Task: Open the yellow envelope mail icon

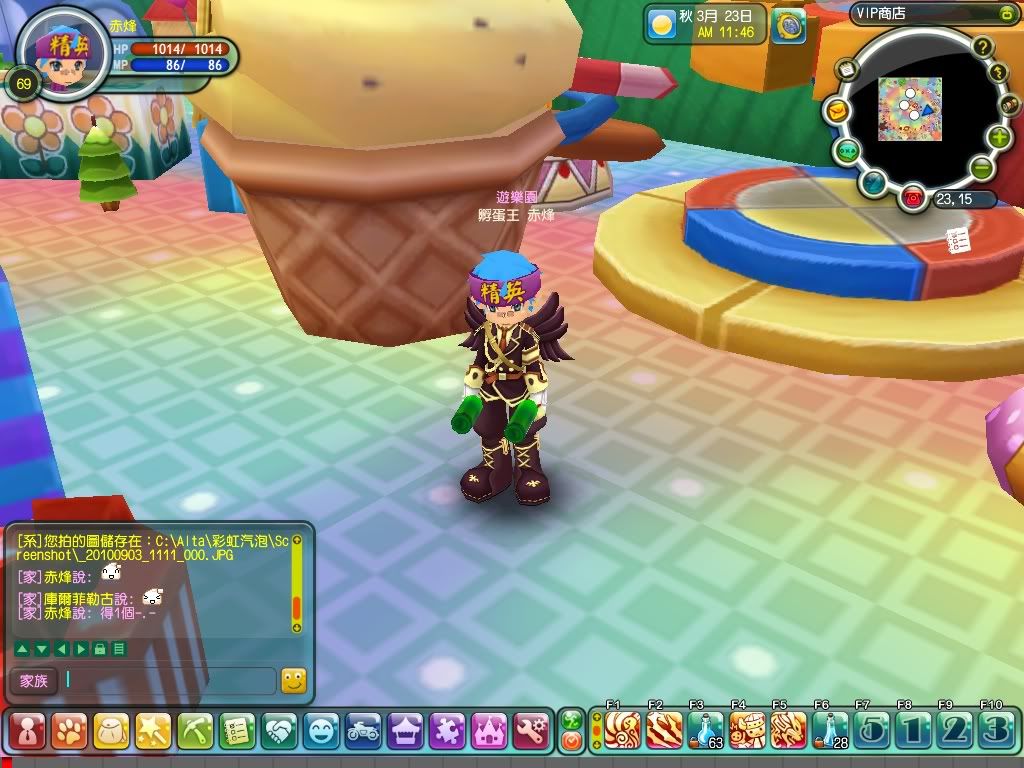Action: [x=835, y=112]
